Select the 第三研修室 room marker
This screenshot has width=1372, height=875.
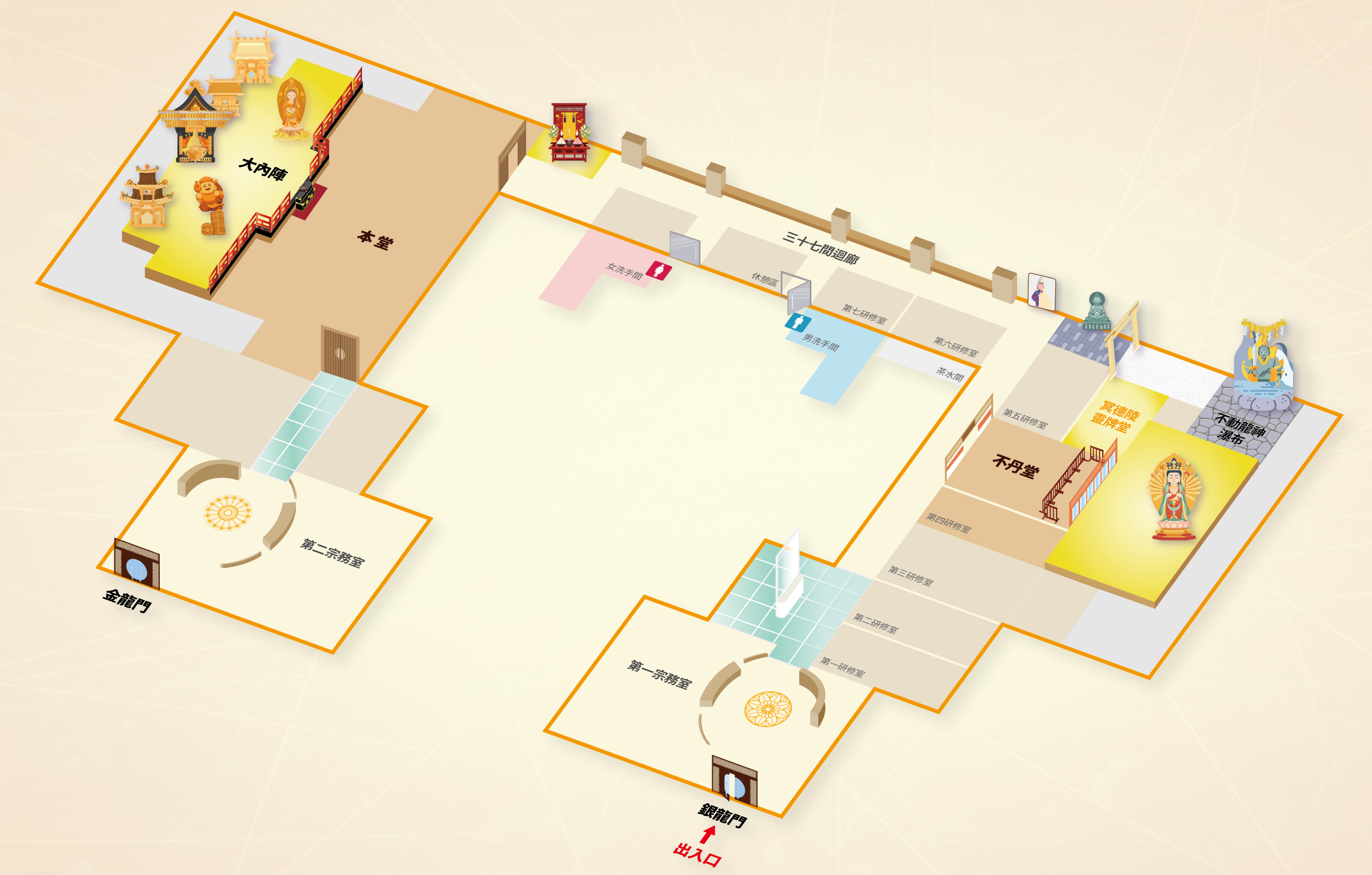click(911, 575)
